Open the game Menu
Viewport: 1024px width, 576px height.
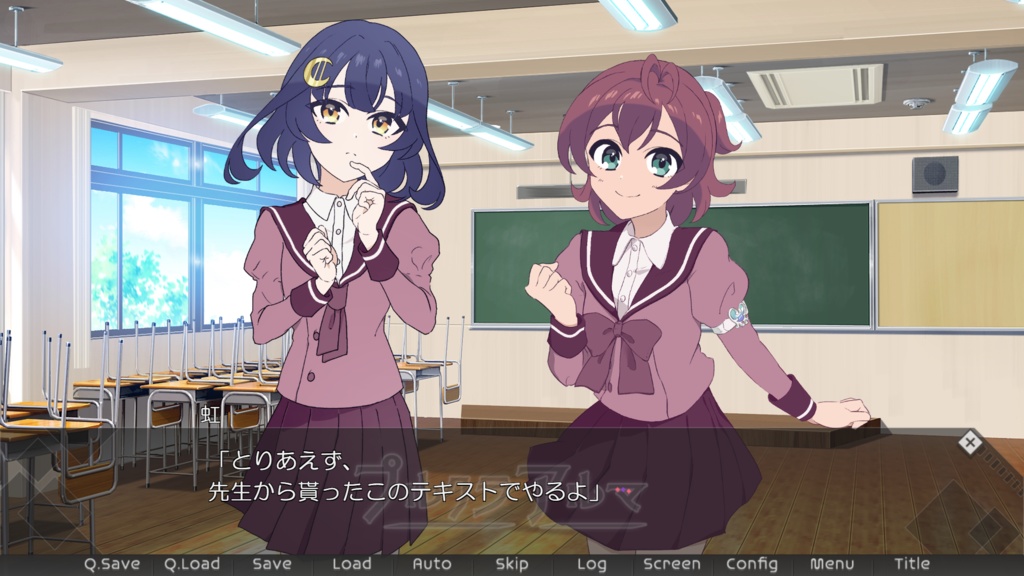pyautogui.click(x=832, y=564)
